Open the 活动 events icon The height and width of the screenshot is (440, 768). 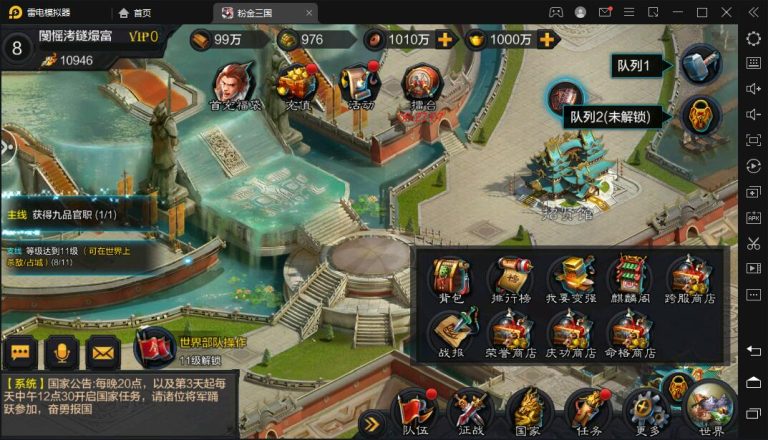click(357, 82)
